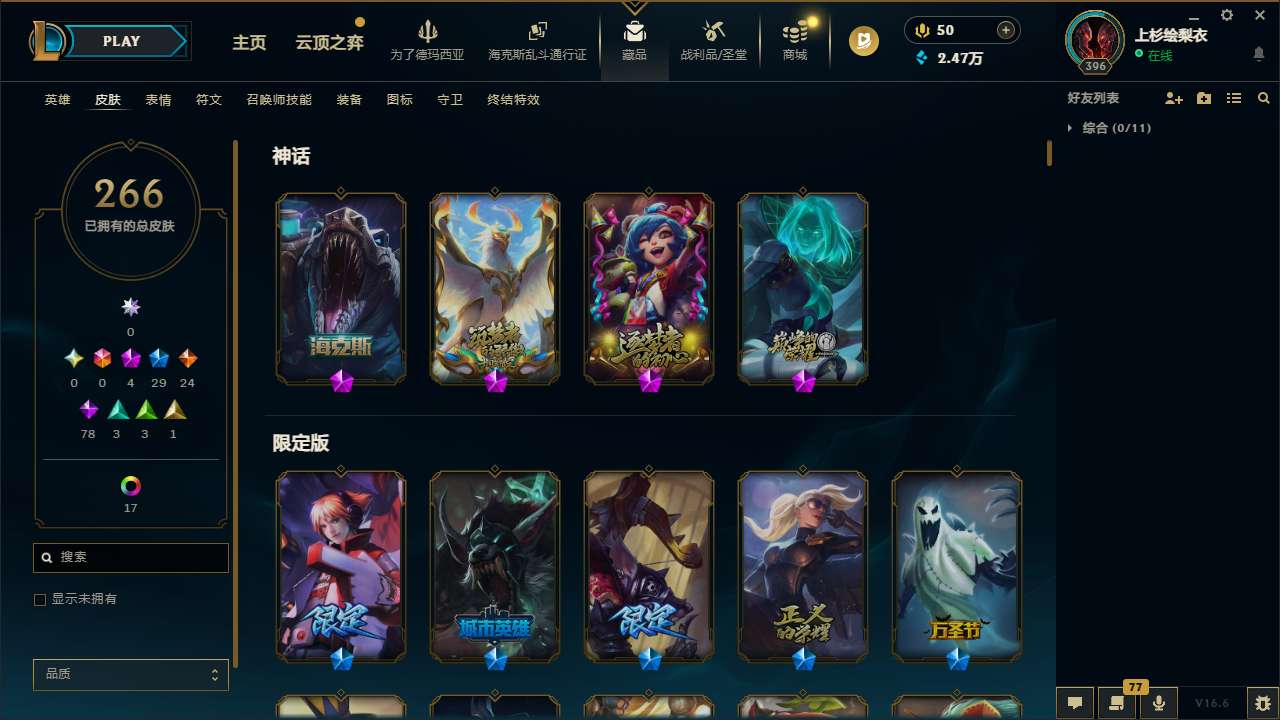Open the friend search magnifier icon
The width and height of the screenshot is (1280, 720).
(x=1263, y=98)
